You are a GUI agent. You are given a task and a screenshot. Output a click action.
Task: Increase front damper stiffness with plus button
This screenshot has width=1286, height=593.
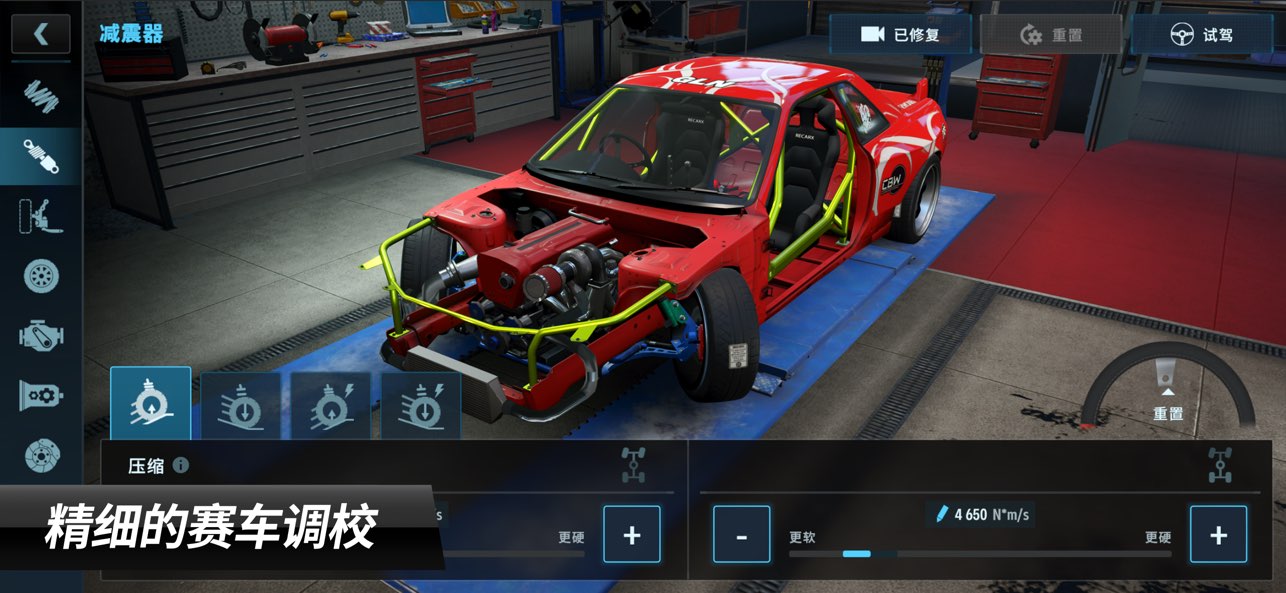[631, 534]
